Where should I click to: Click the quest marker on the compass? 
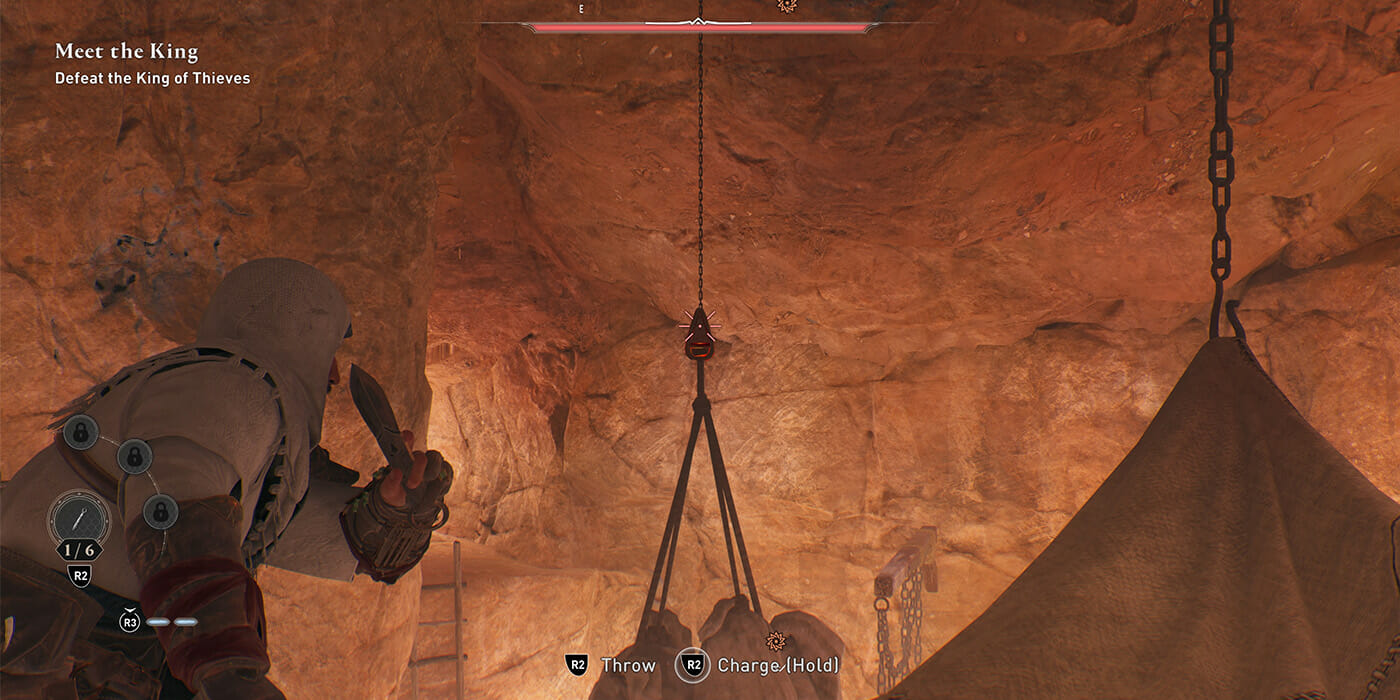point(786,6)
